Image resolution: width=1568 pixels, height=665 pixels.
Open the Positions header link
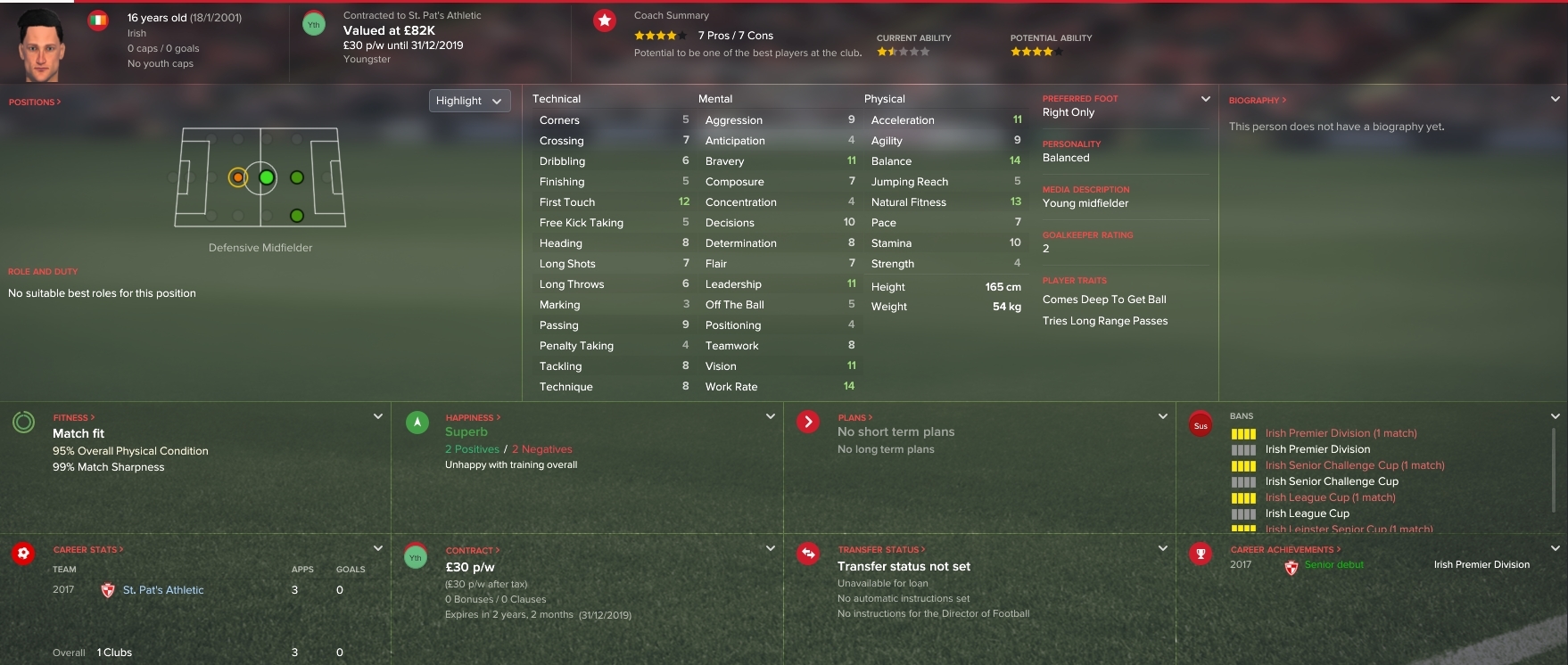point(32,102)
